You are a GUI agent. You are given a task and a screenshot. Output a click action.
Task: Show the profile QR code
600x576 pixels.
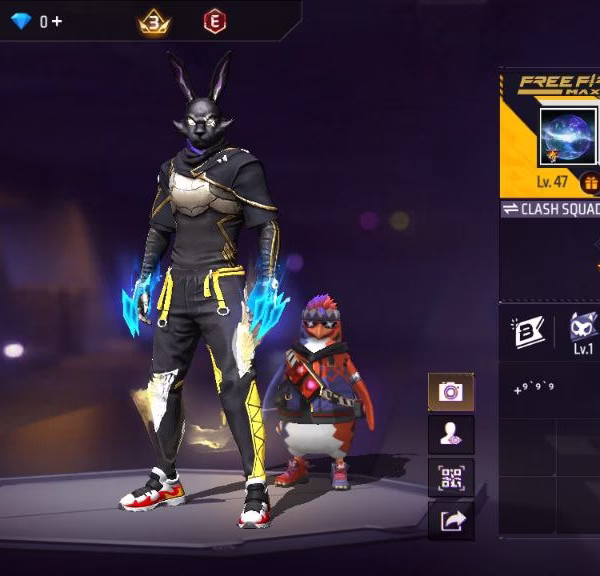tap(451, 478)
